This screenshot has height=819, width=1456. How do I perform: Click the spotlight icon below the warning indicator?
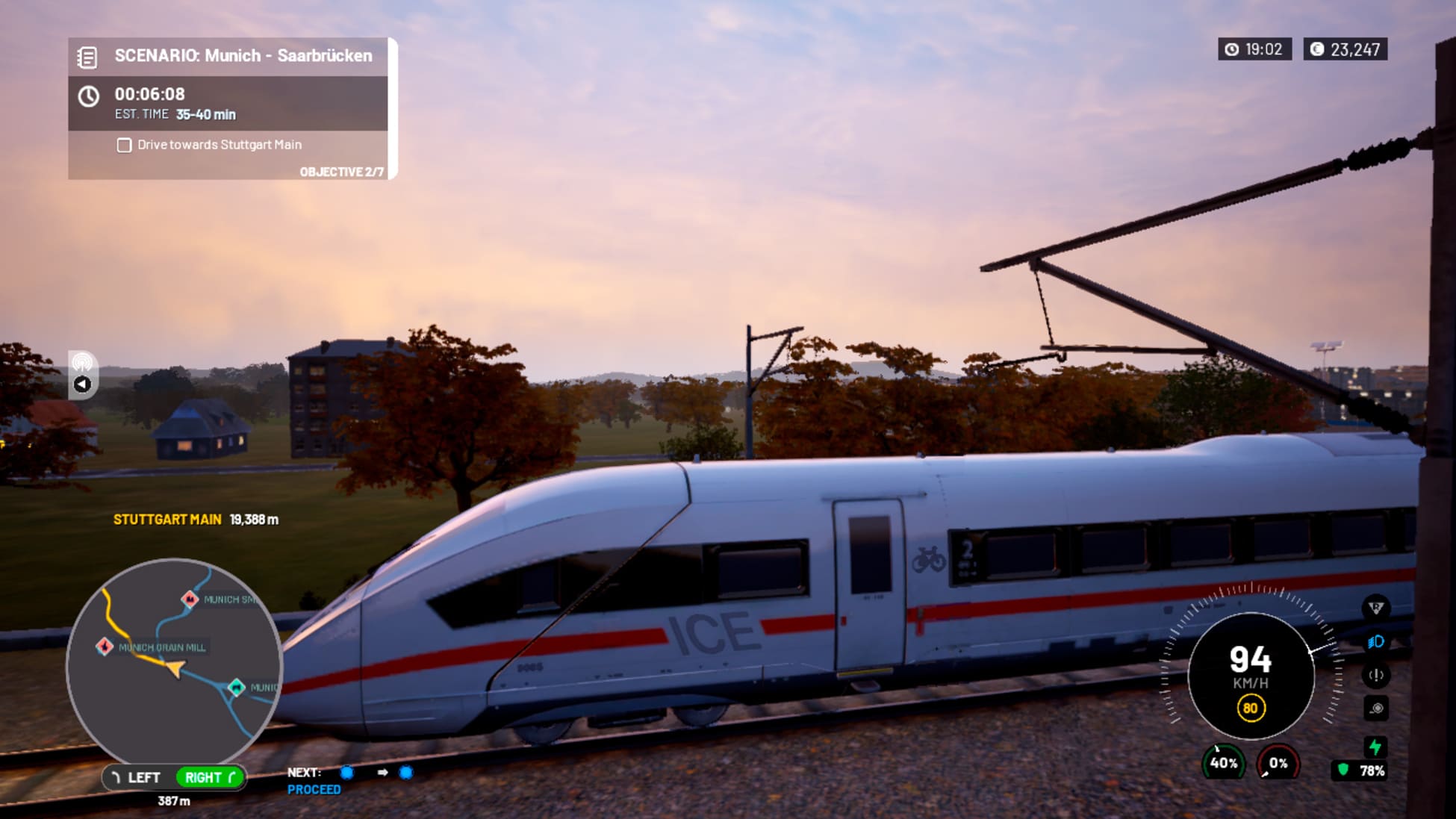click(x=1376, y=707)
